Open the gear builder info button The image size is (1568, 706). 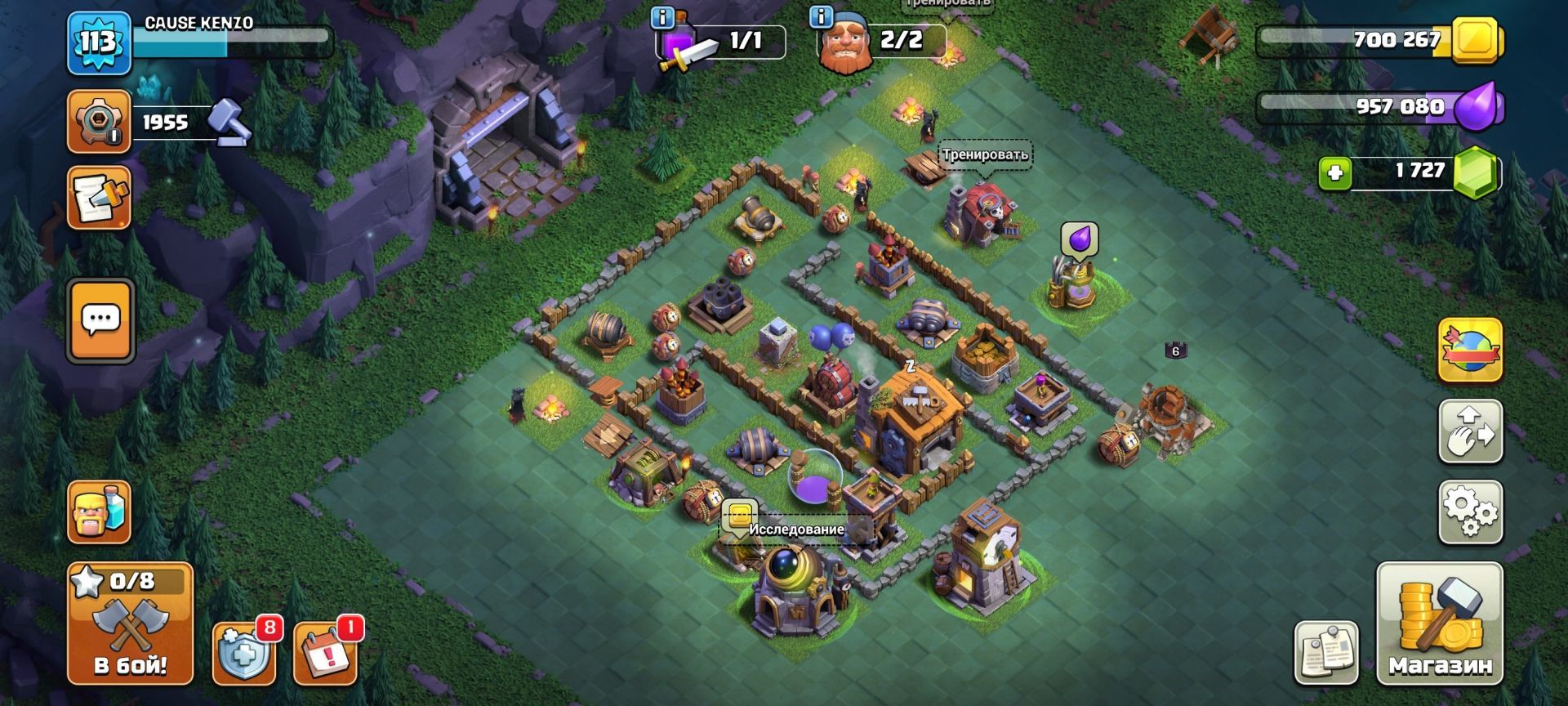99,123
